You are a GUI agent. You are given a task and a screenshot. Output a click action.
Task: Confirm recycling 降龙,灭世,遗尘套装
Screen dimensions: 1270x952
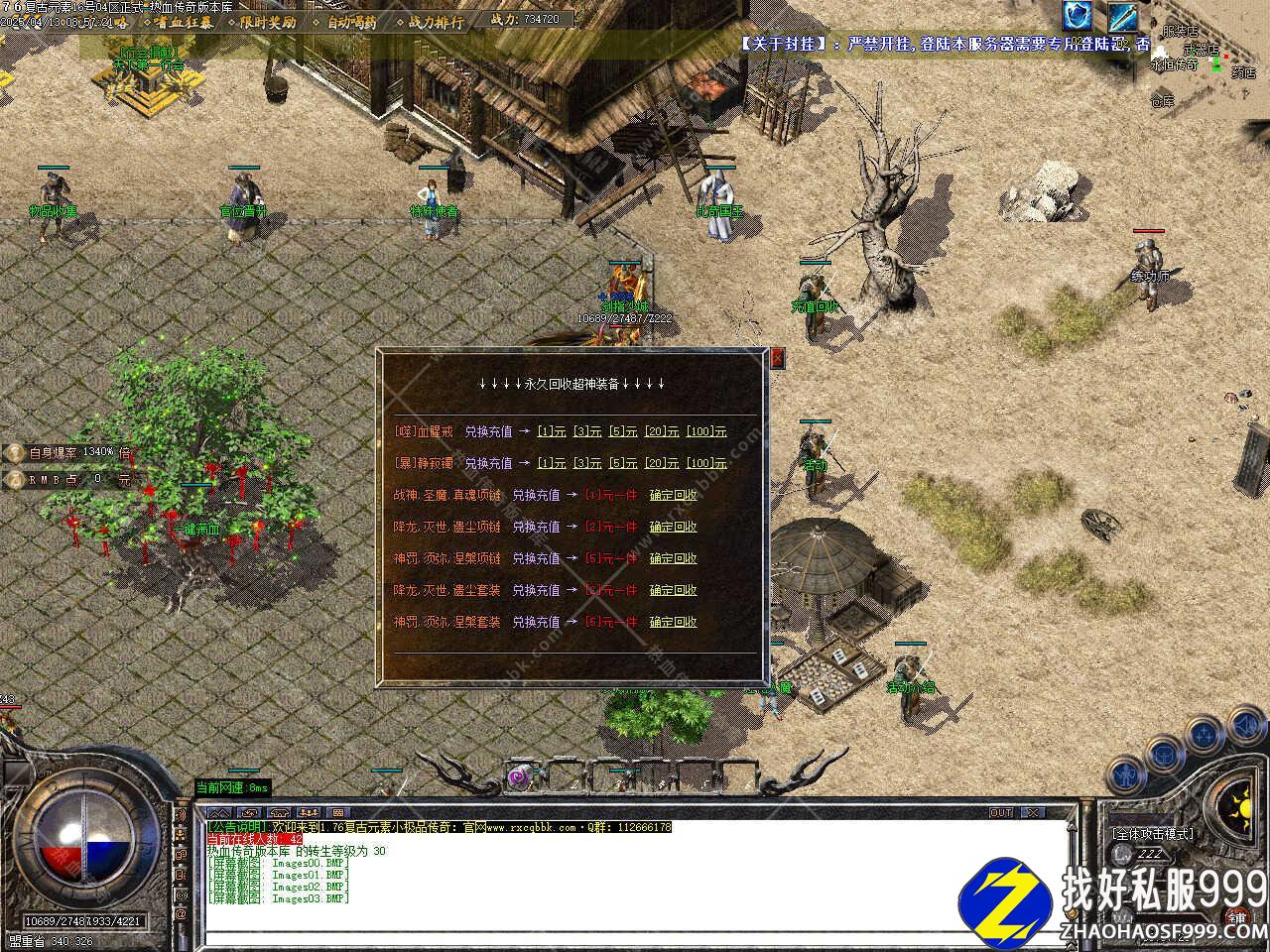tap(673, 590)
